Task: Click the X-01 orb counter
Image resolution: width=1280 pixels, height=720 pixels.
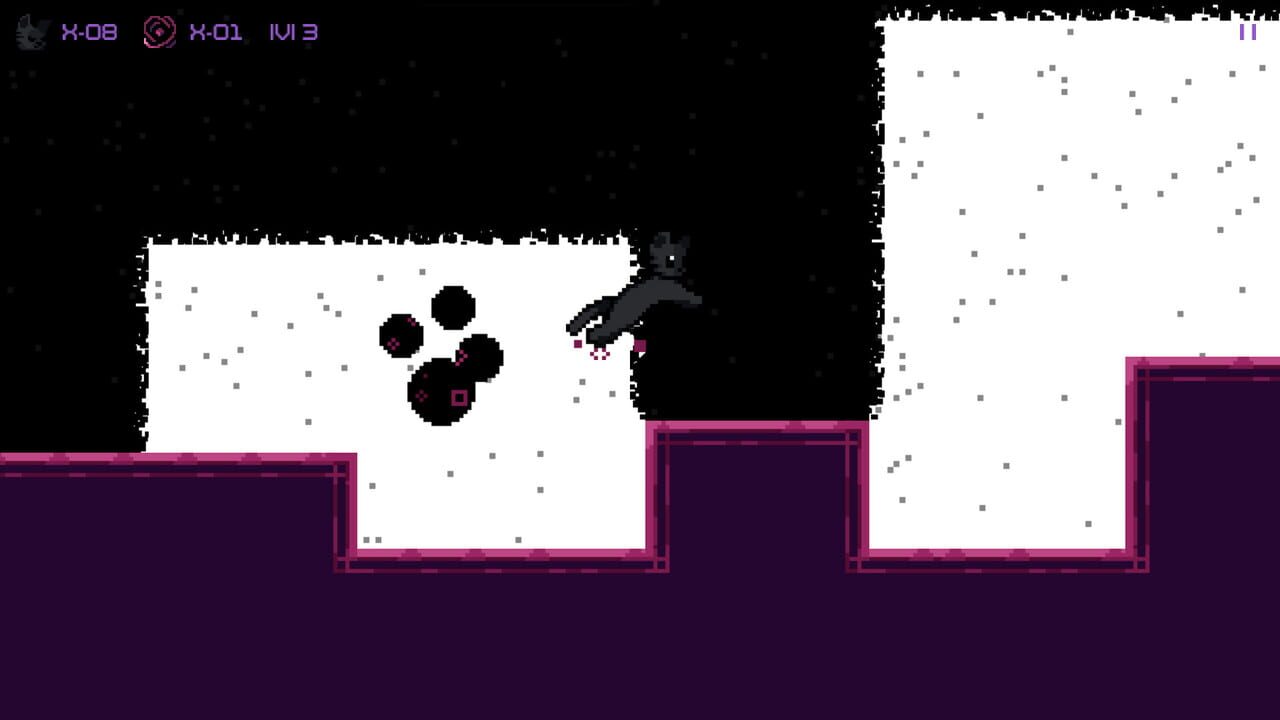Action: click(x=215, y=31)
